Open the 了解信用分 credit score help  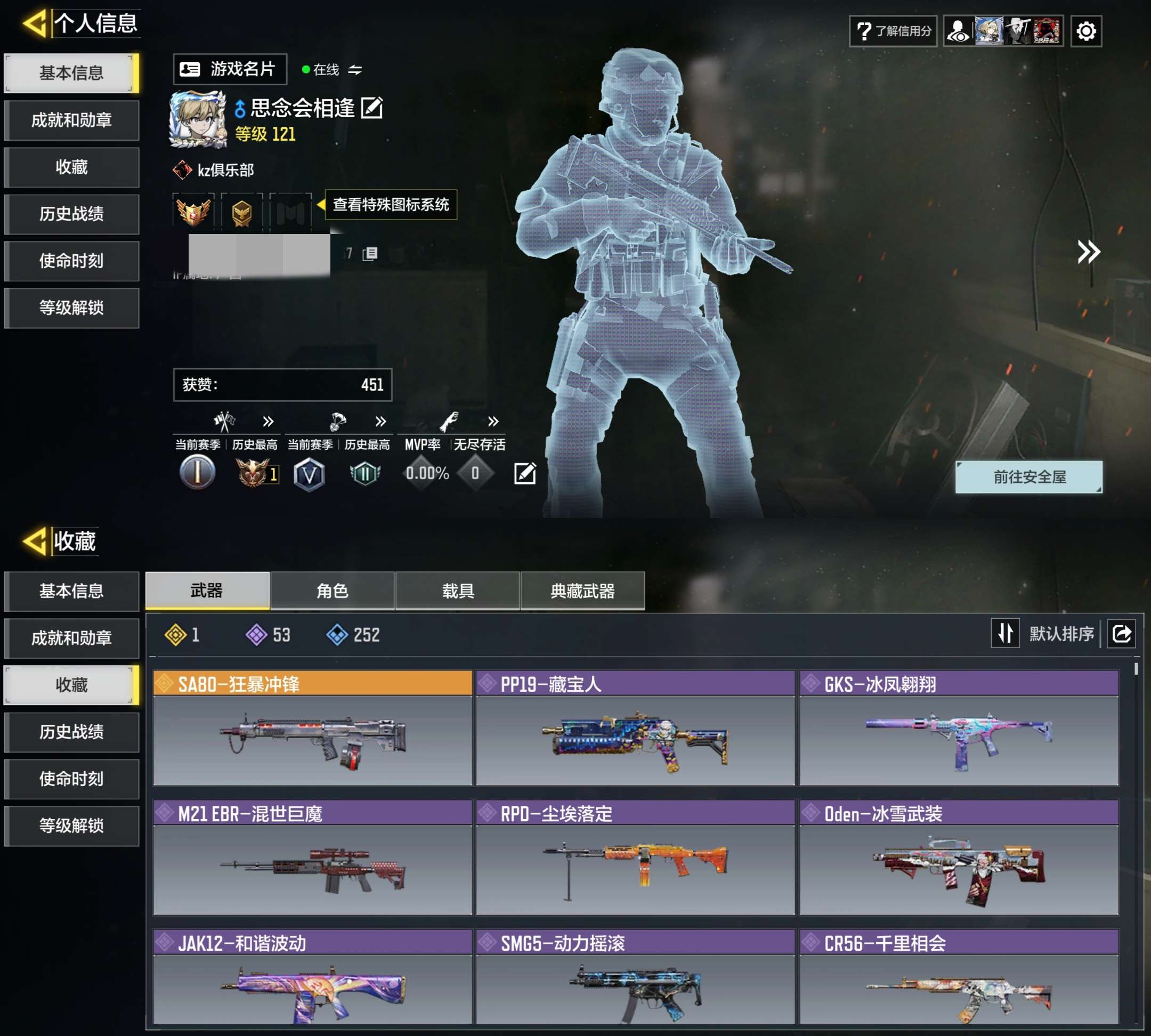(x=893, y=31)
